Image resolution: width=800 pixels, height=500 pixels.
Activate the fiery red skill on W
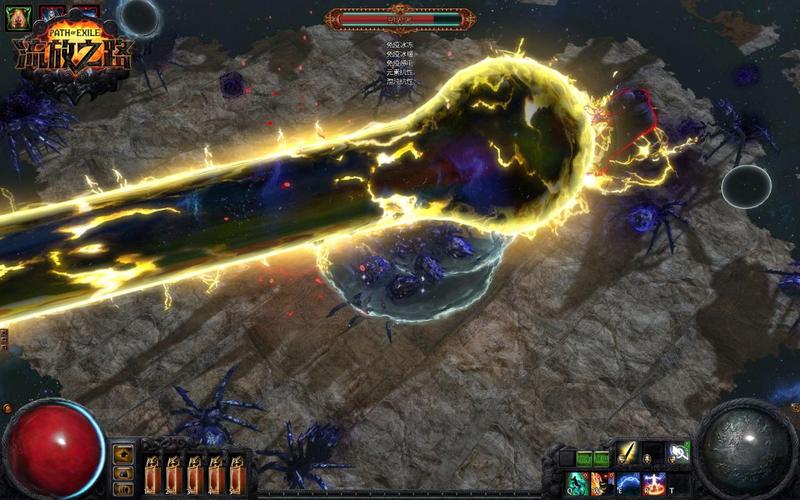pyautogui.click(x=603, y=483)
